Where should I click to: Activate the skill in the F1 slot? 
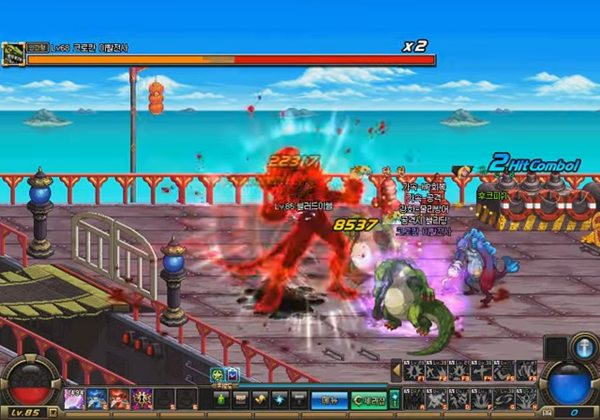pyautogui.click(x=412, y=371)
